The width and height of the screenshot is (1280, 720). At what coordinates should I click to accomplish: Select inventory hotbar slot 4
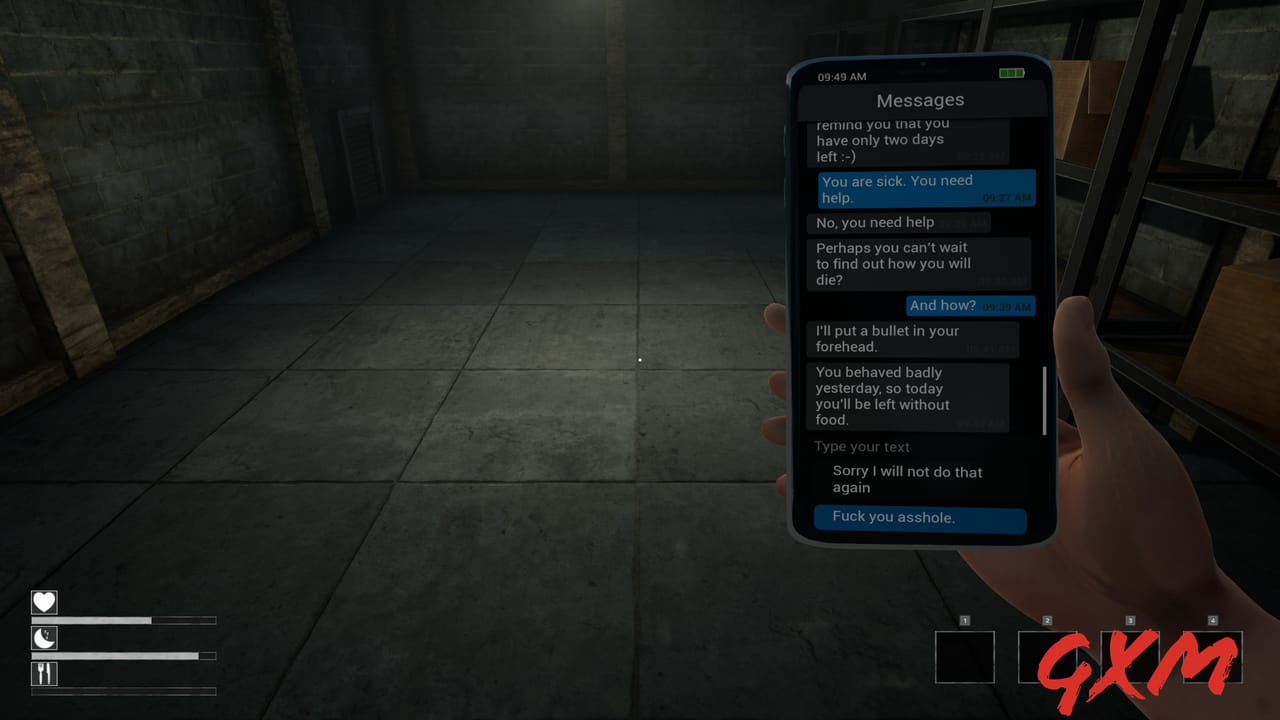coord(1211,655)
